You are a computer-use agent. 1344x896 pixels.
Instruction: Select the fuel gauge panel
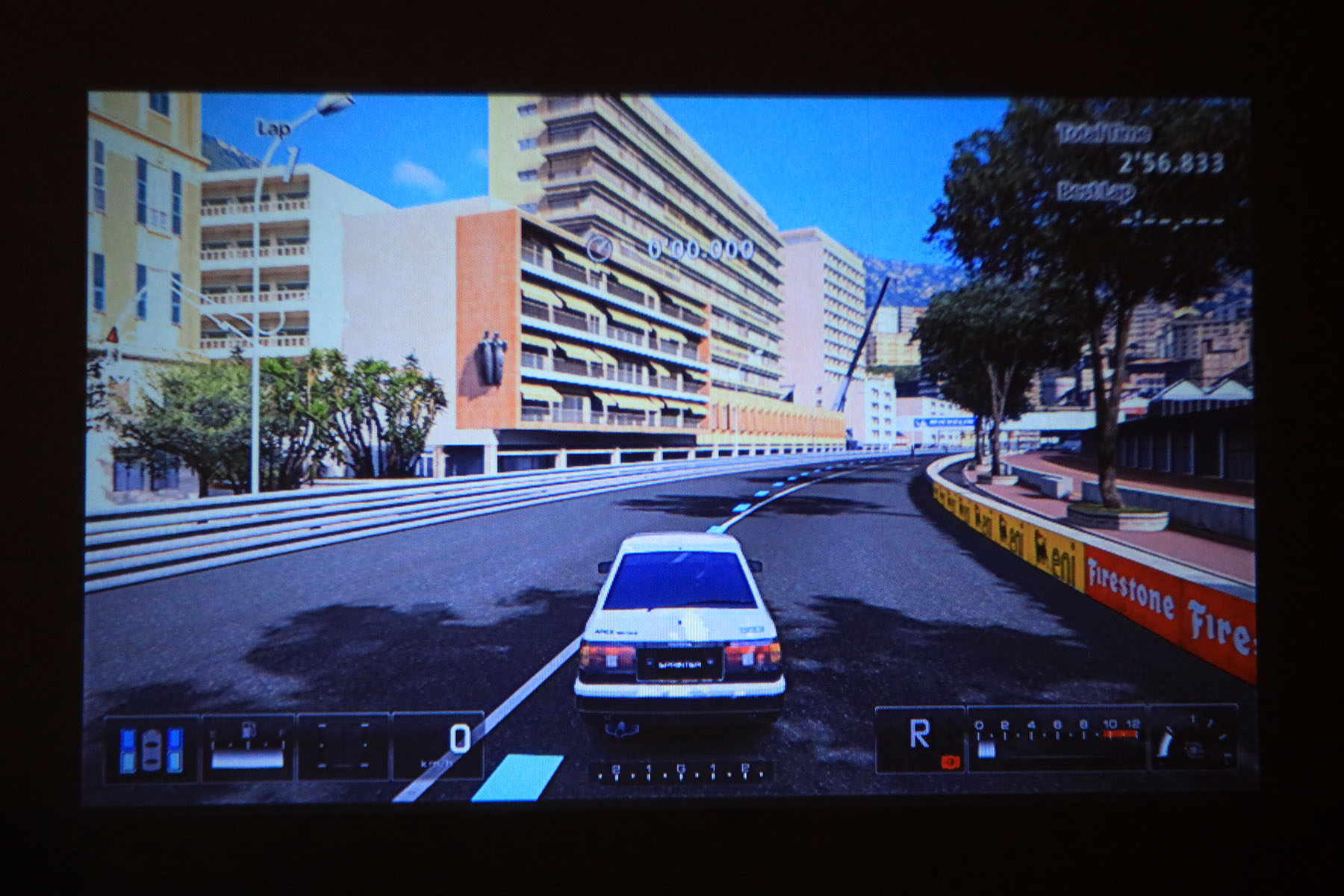[248, 747]
